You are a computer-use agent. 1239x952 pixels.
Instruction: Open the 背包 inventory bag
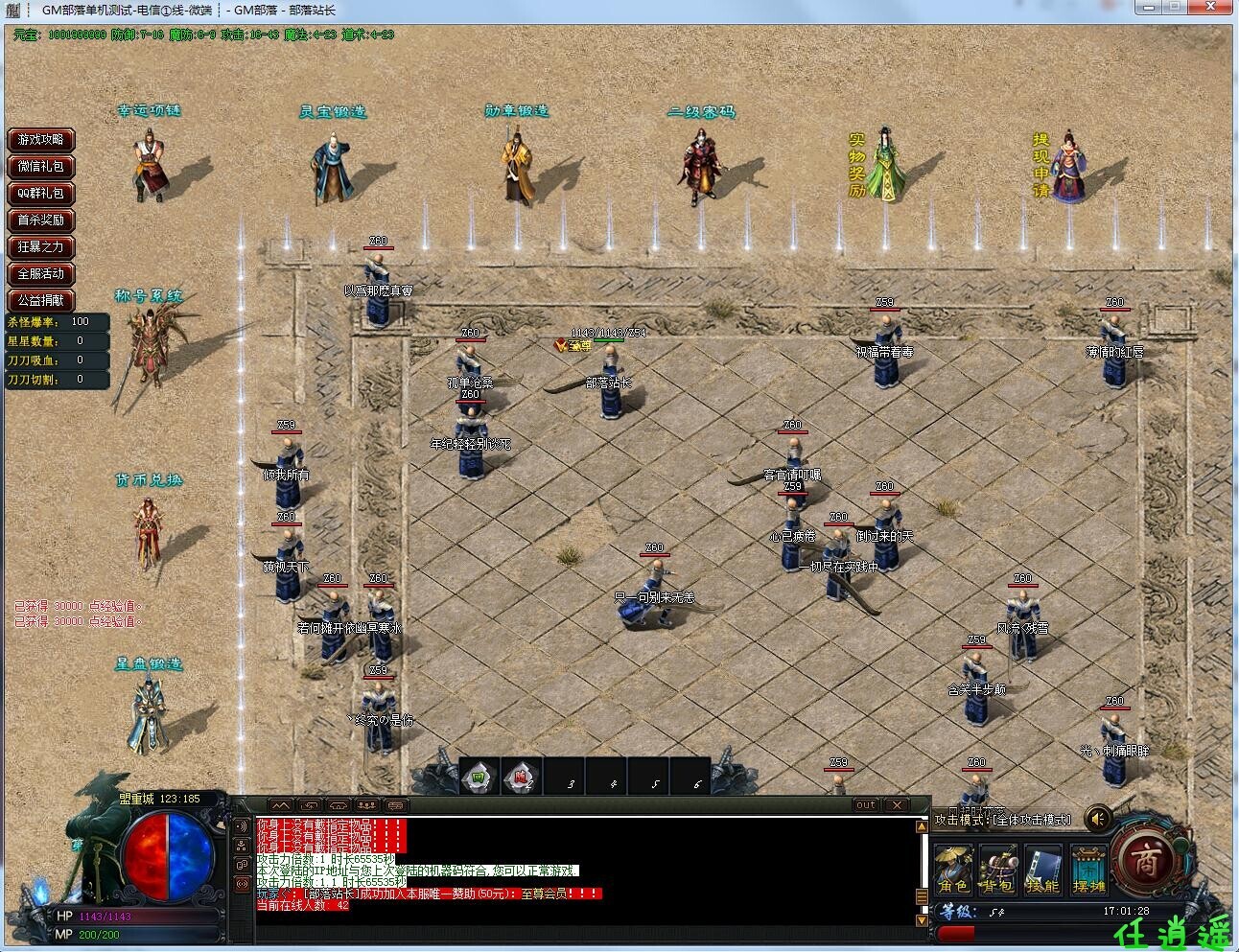[x=1000, y=868]
